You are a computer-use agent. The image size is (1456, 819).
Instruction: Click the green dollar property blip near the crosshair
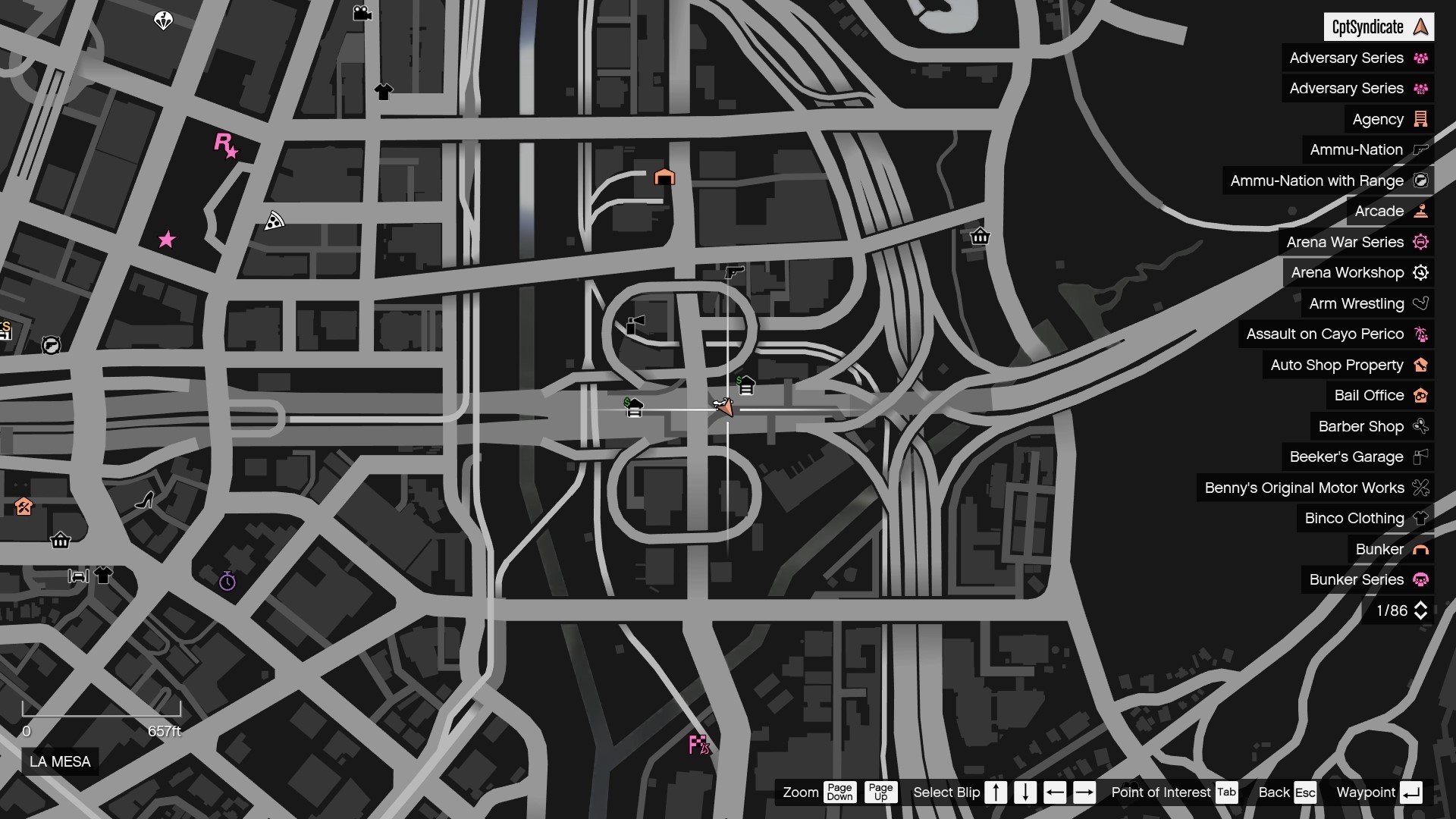tap(746, 385)
